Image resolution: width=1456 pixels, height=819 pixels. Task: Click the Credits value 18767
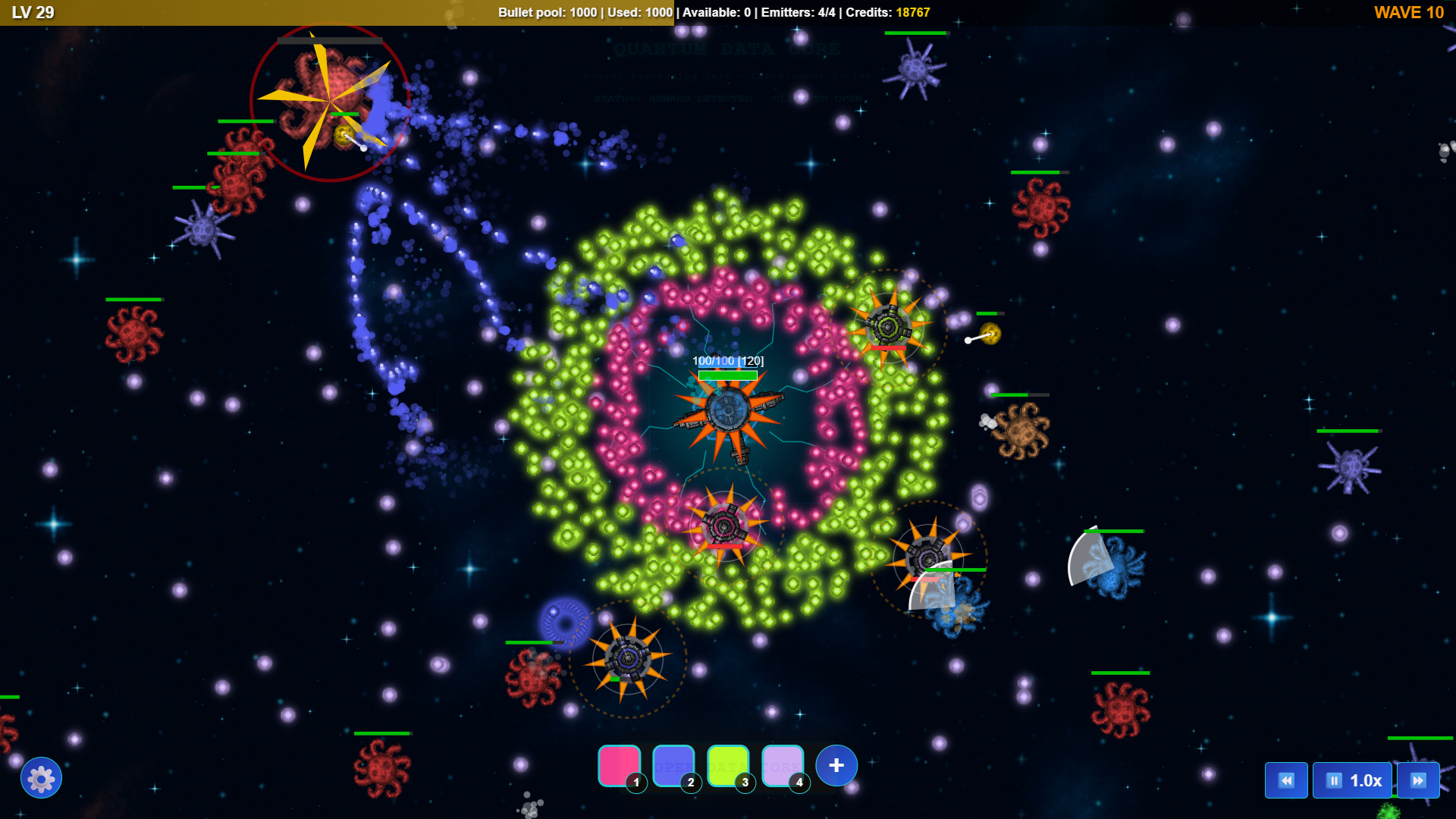[912, 12]
